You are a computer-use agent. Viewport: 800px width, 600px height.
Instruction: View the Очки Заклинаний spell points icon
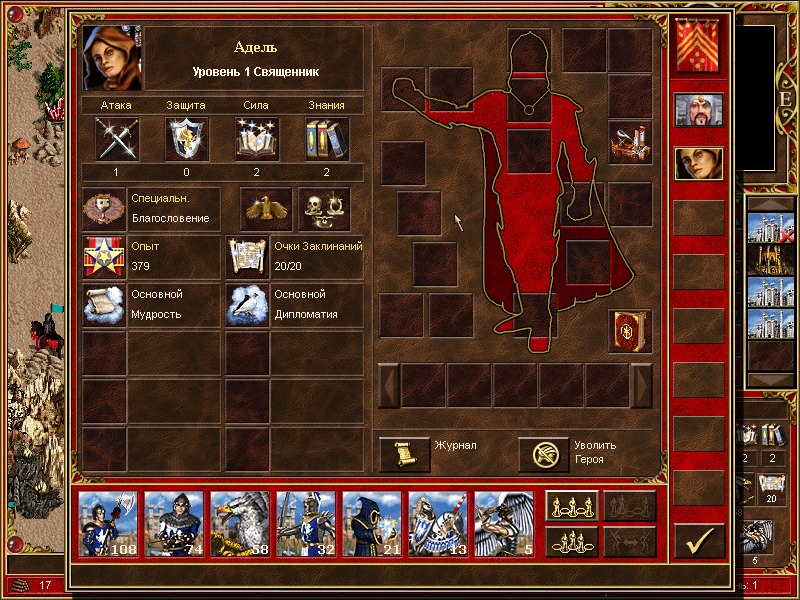coord(247,257)
